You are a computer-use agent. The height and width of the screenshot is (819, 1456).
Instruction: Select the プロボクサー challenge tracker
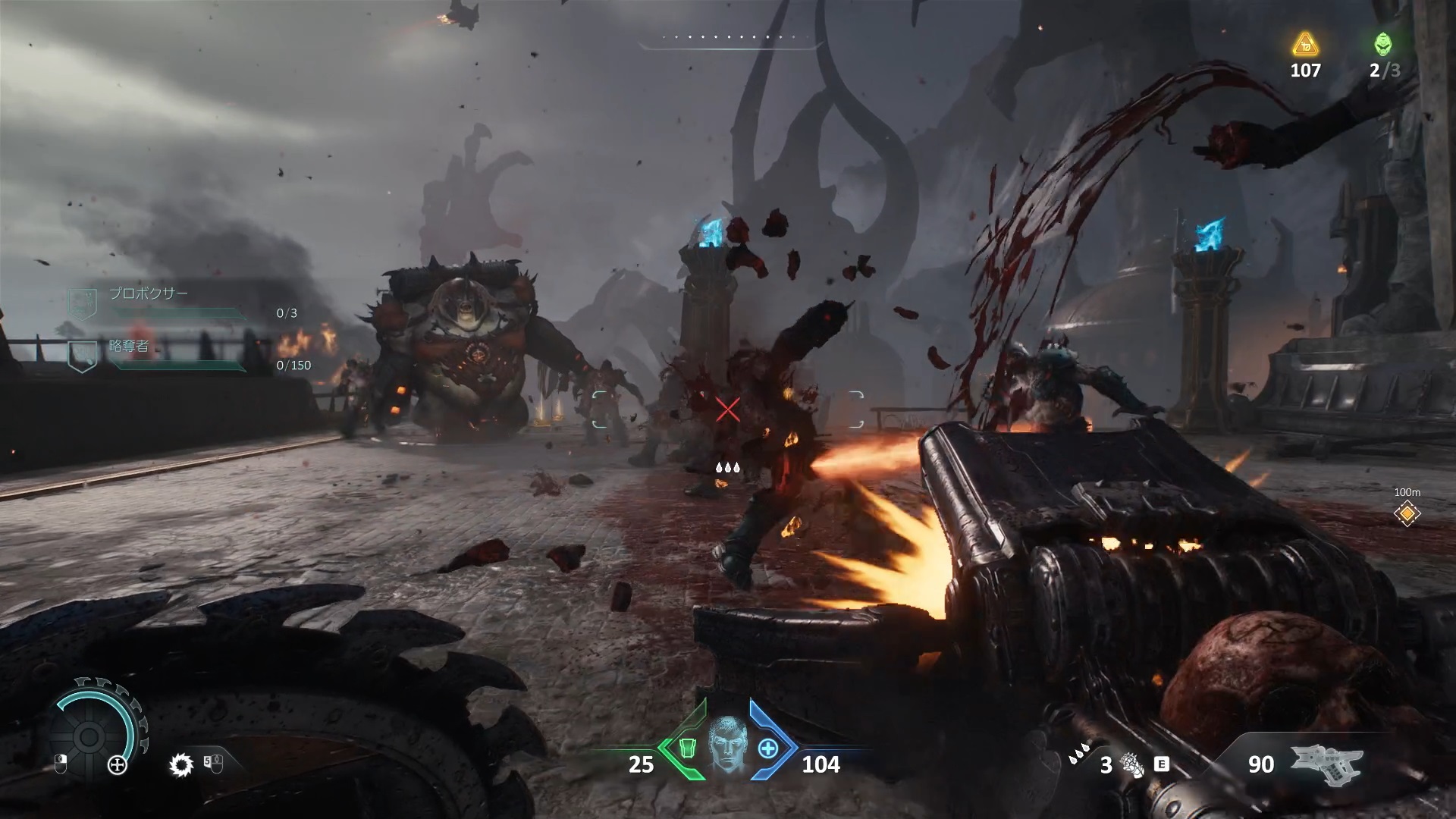tap(149, 293)
